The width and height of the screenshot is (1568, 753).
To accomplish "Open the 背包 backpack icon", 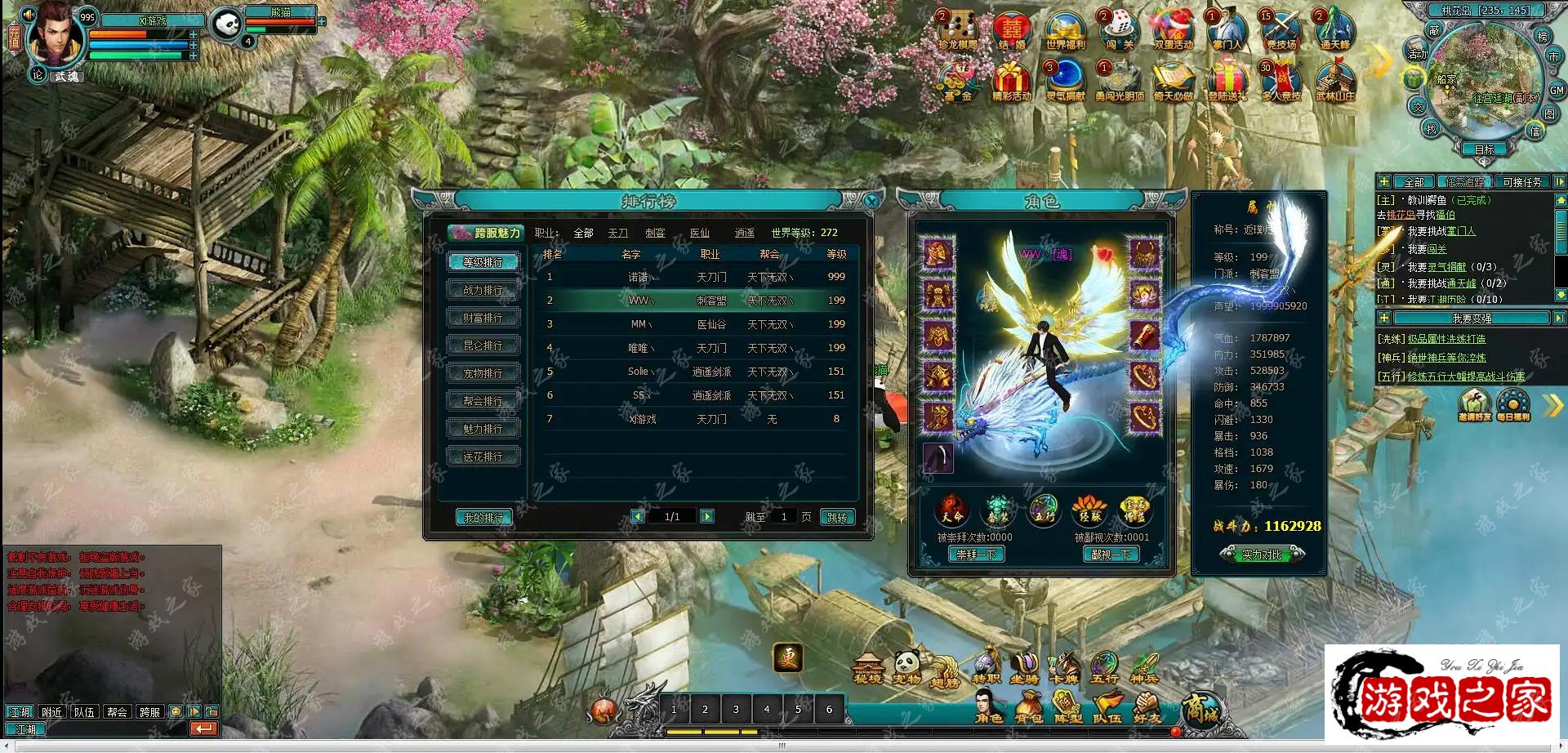I will click(1028, 707).
